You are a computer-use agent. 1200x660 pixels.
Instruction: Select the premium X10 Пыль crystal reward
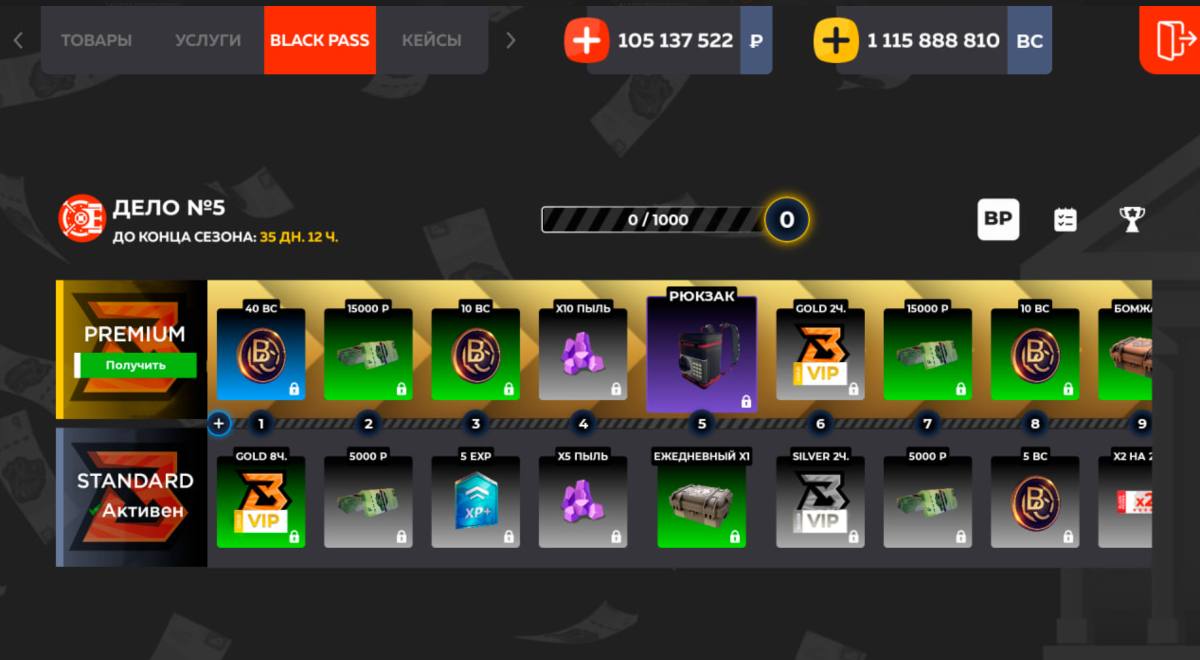coord(583,354)
